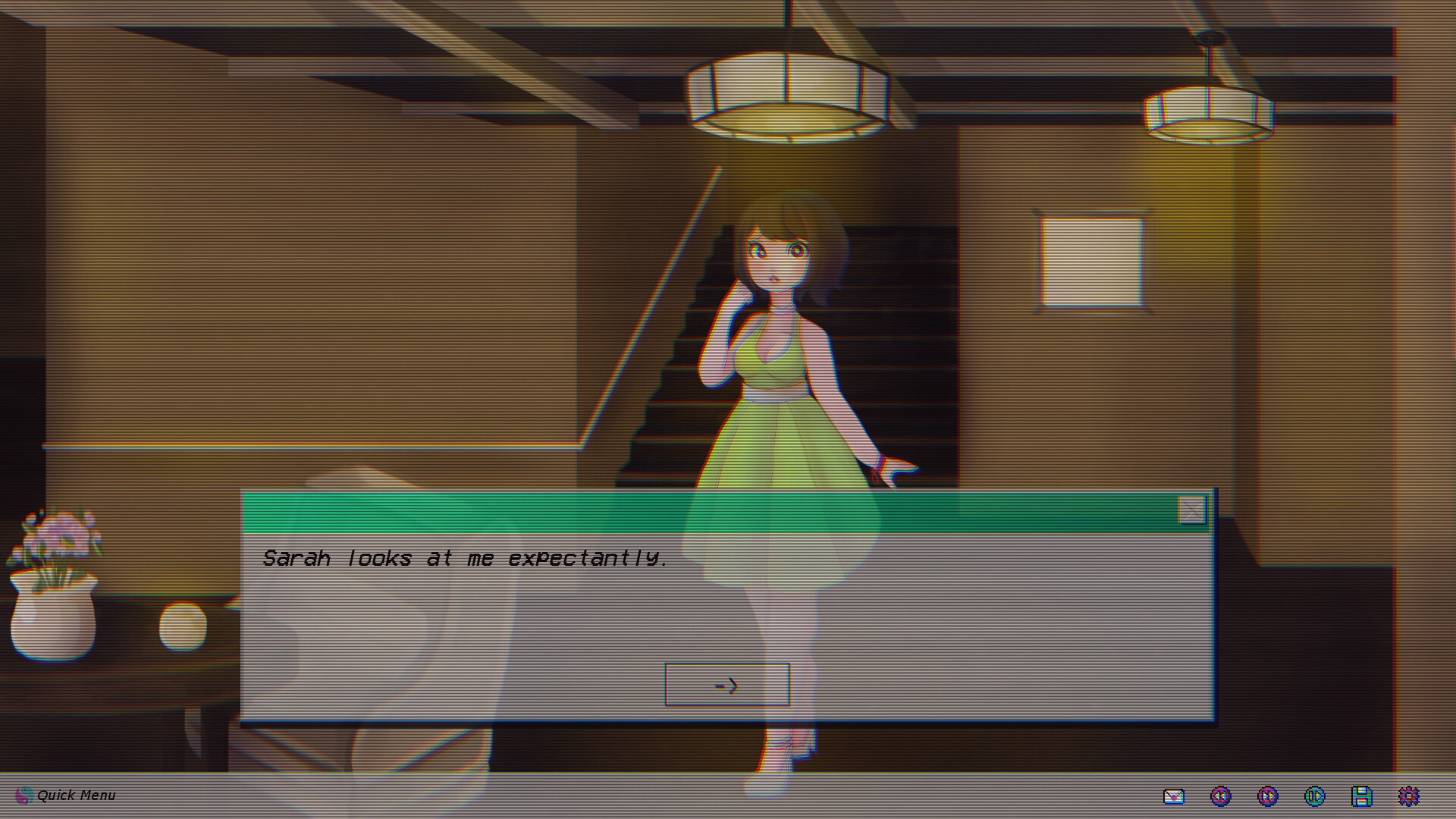Open the Quick Menu from the taskbar
The width and height of the screenshot is (1456, 819).
pyautogui.click(x=76, y=795)
